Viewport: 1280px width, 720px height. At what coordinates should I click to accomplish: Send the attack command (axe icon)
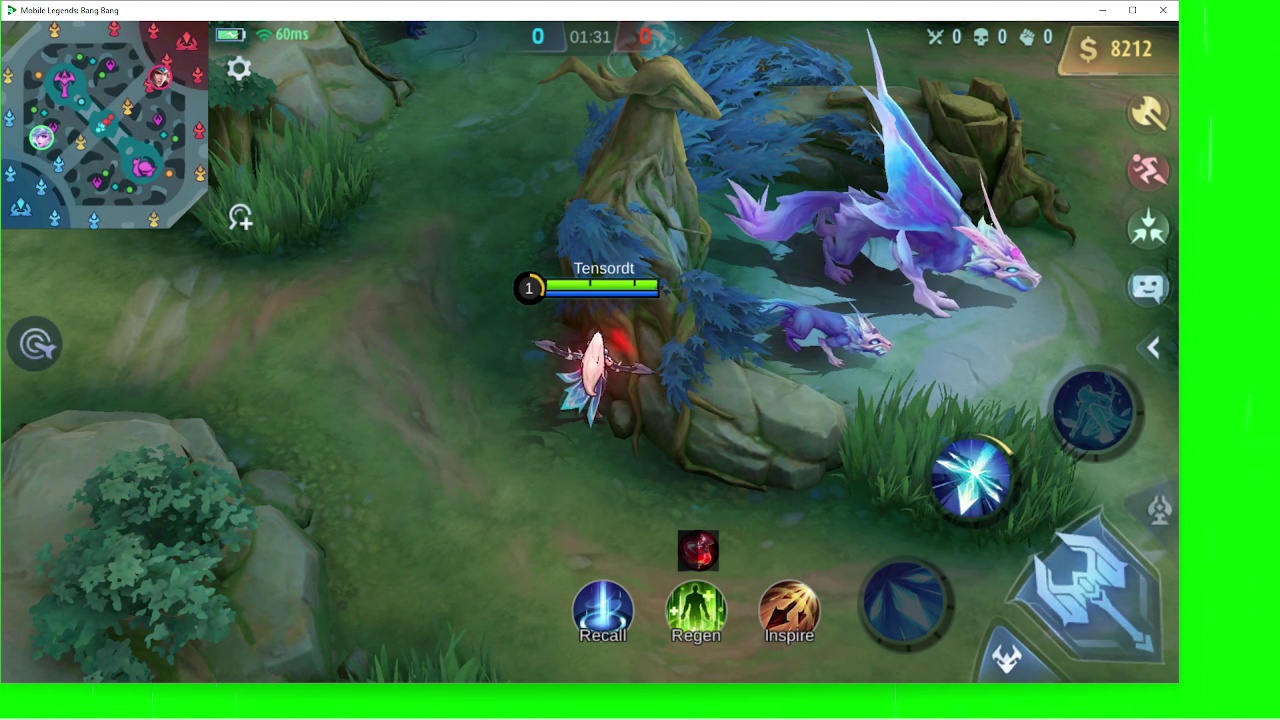pos(1148,113)
